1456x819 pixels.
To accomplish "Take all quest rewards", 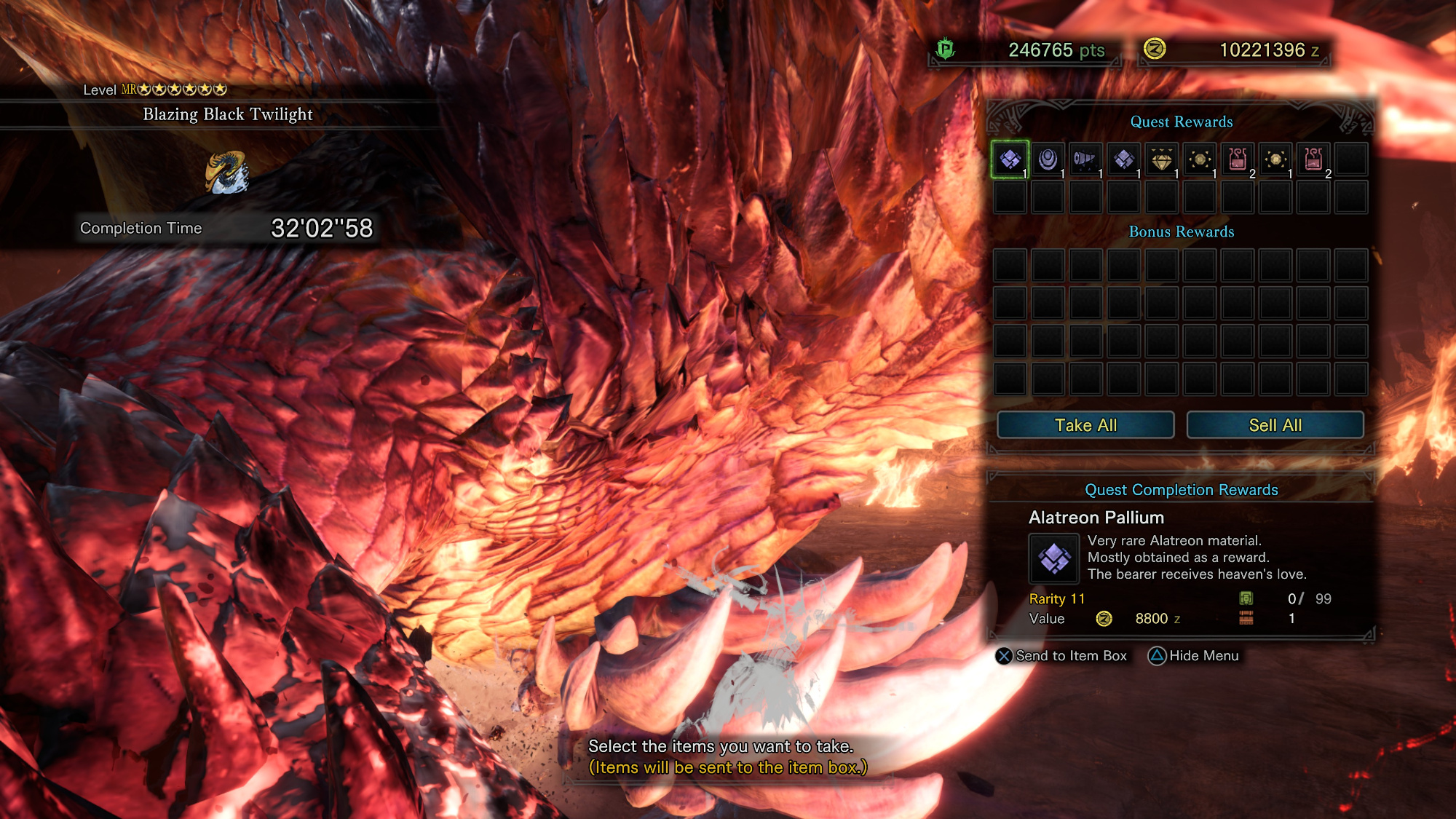I will tap(1085, 425).
